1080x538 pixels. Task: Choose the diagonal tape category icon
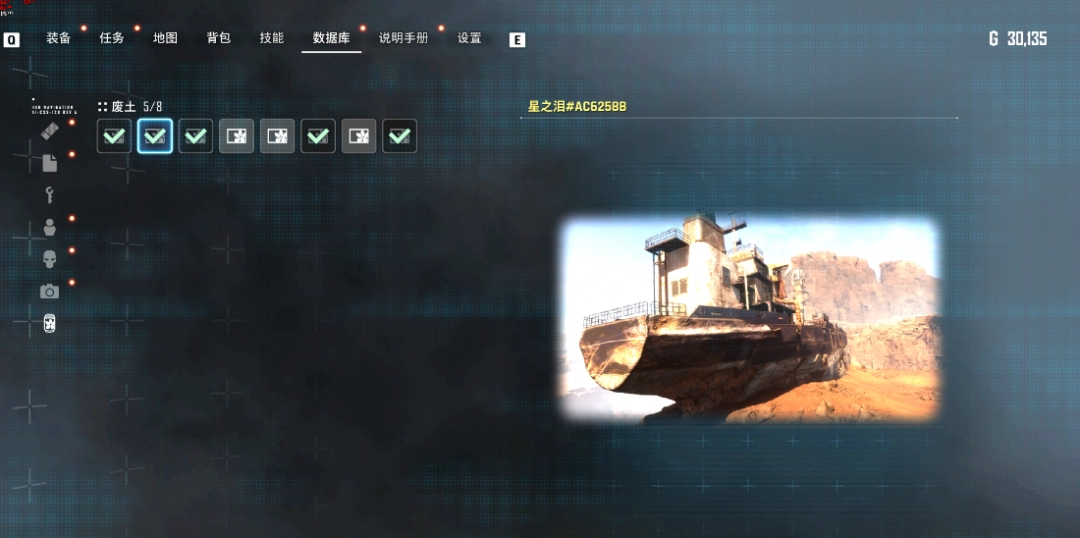pos(49,132)
